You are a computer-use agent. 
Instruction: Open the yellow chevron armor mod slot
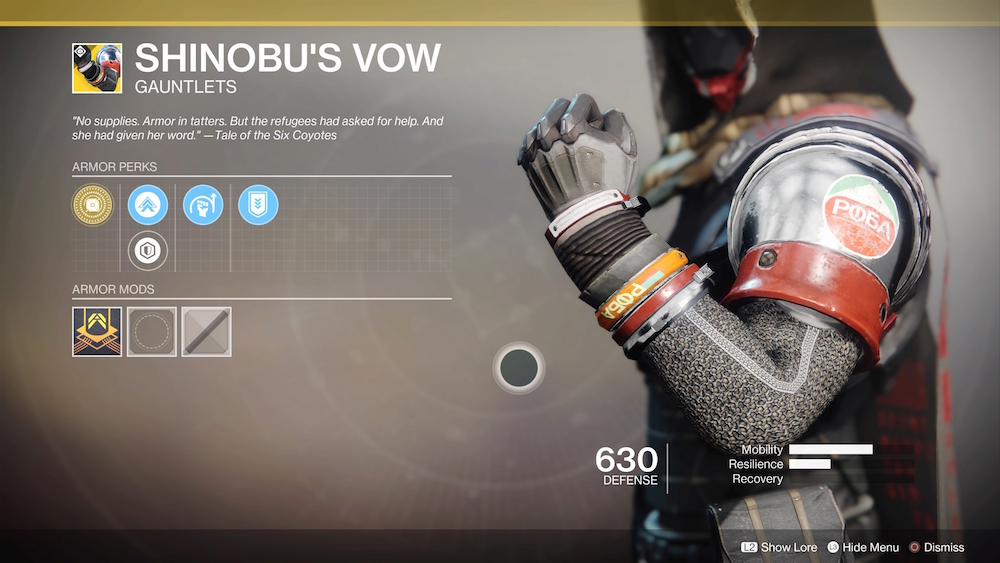(97, 332)
